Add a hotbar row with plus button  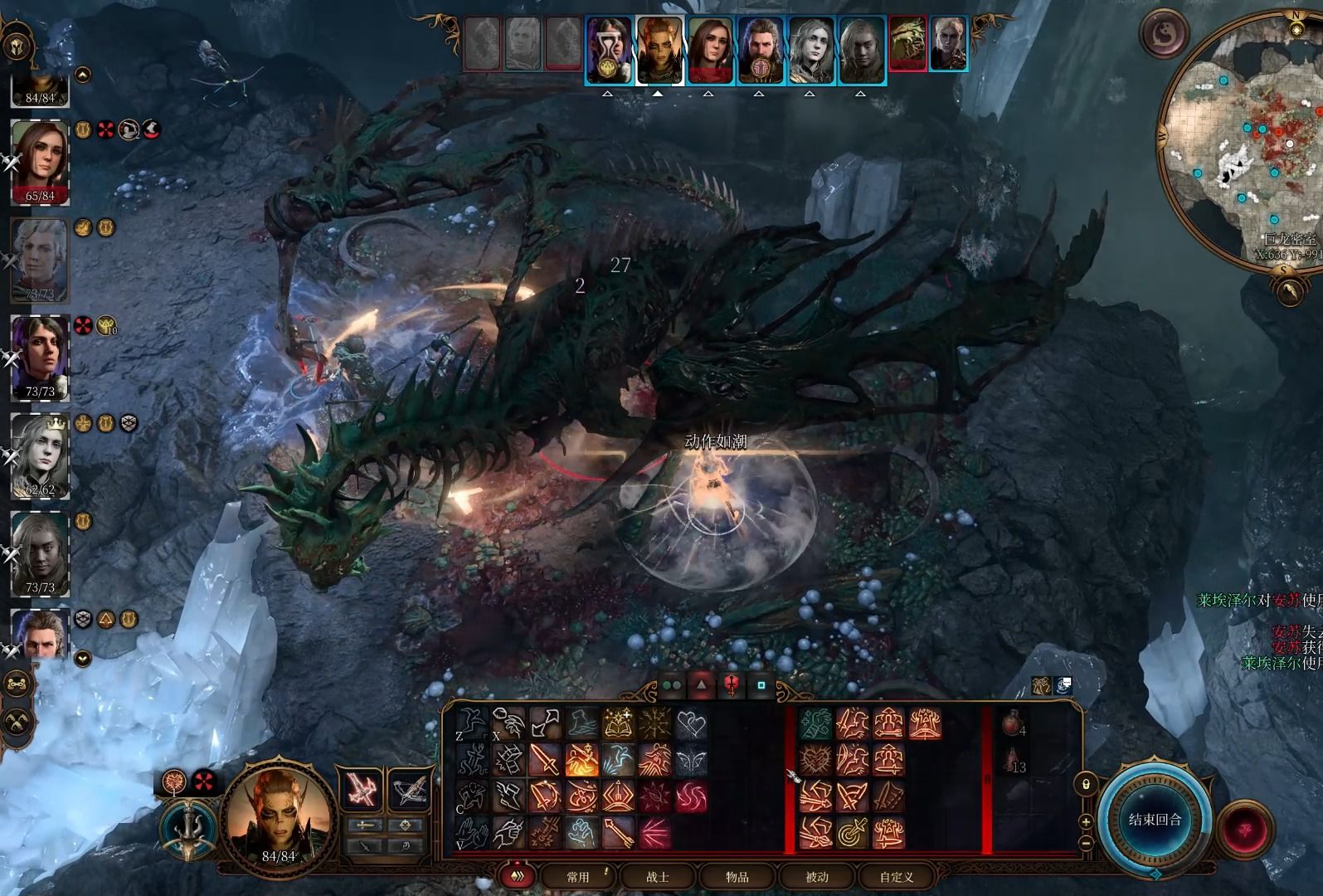(1086, 822)
